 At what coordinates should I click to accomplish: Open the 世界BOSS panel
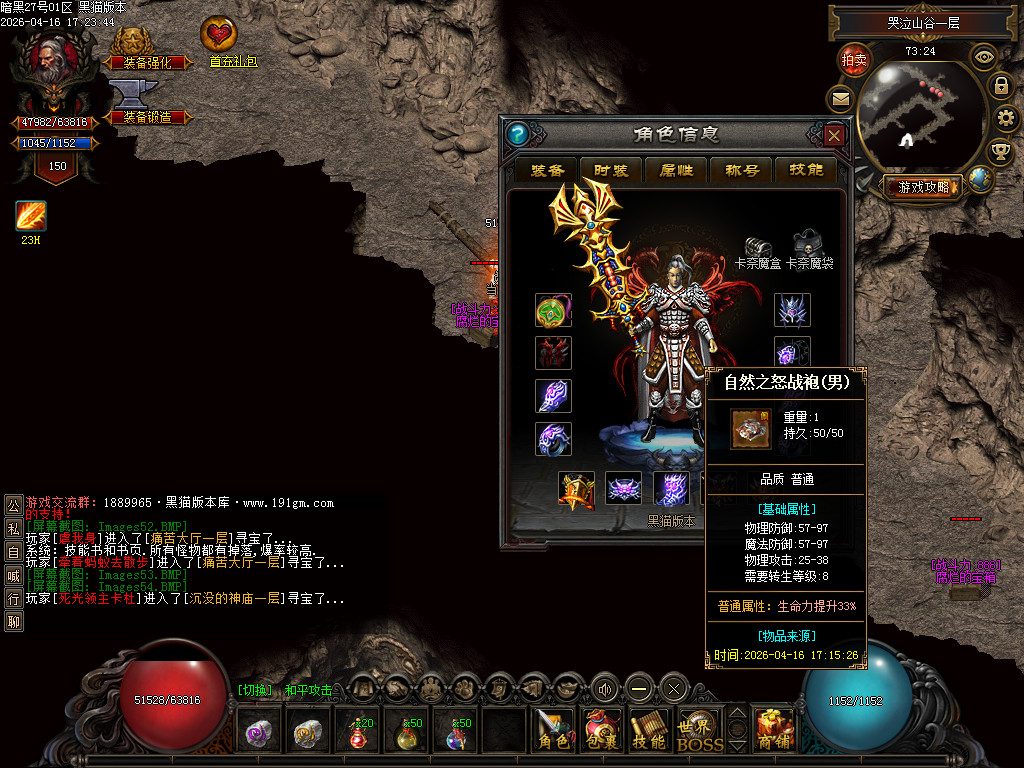700,730
